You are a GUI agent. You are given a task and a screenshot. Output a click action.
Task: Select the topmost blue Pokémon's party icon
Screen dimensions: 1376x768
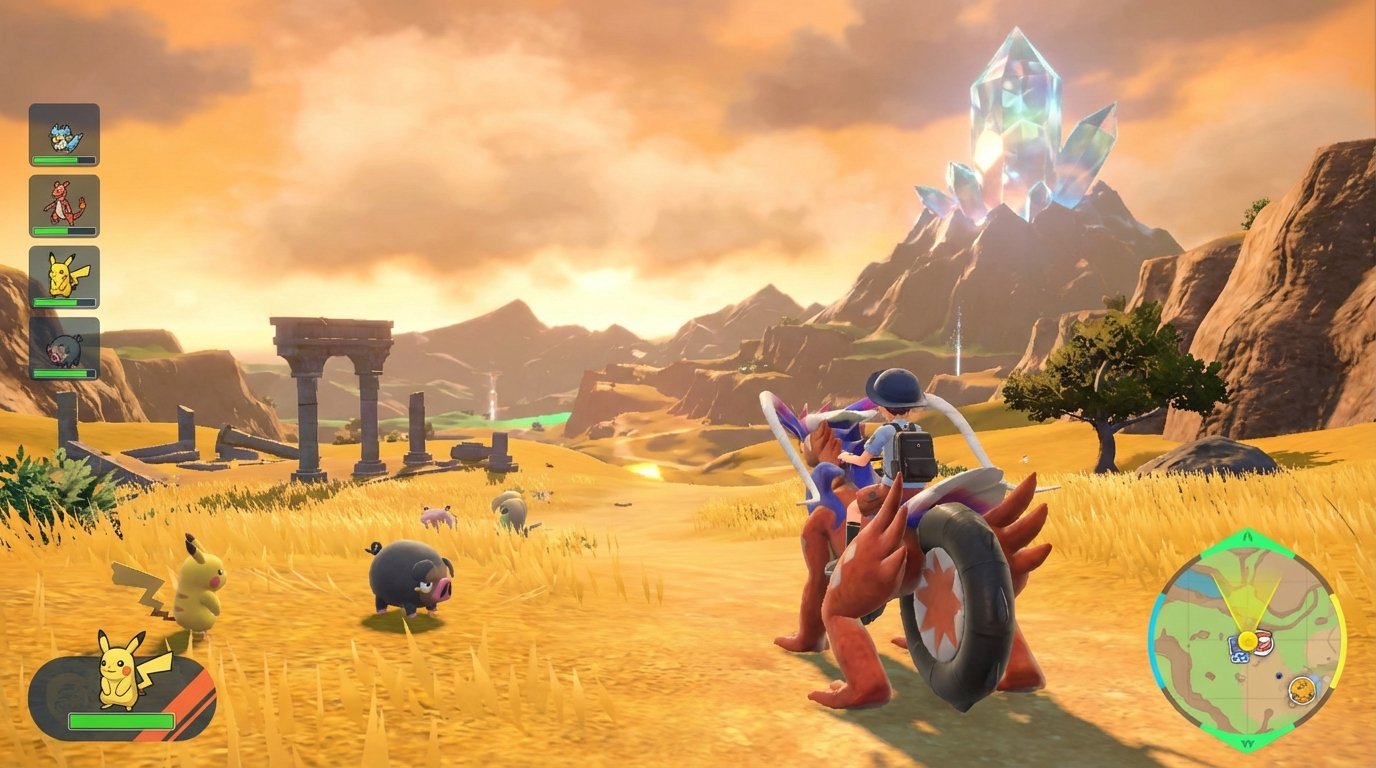pyautogui.click(x=63, y=135)
